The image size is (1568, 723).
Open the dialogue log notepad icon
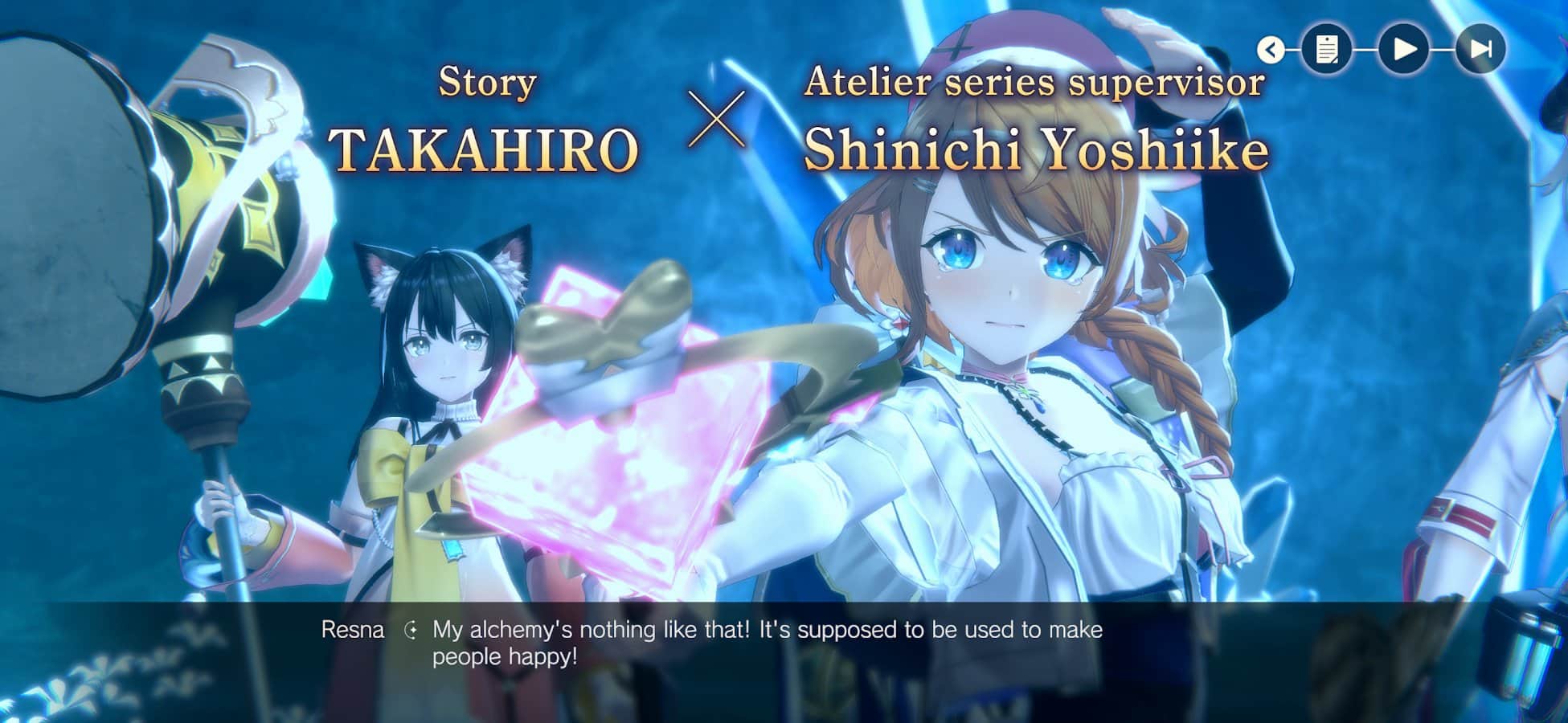(1326, 50)
